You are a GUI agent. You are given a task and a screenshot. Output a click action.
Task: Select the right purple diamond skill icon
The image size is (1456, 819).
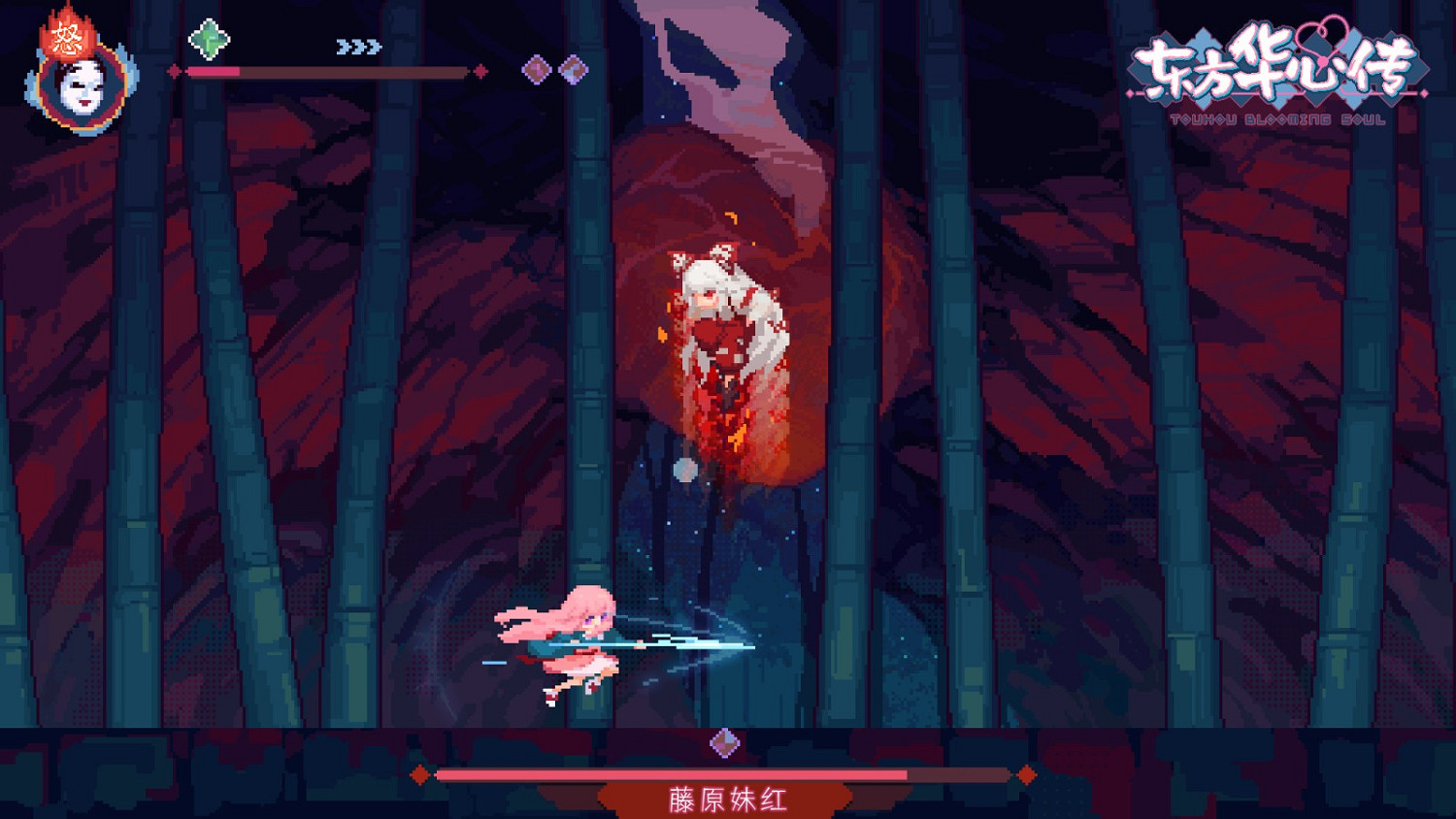pos(574,68)
